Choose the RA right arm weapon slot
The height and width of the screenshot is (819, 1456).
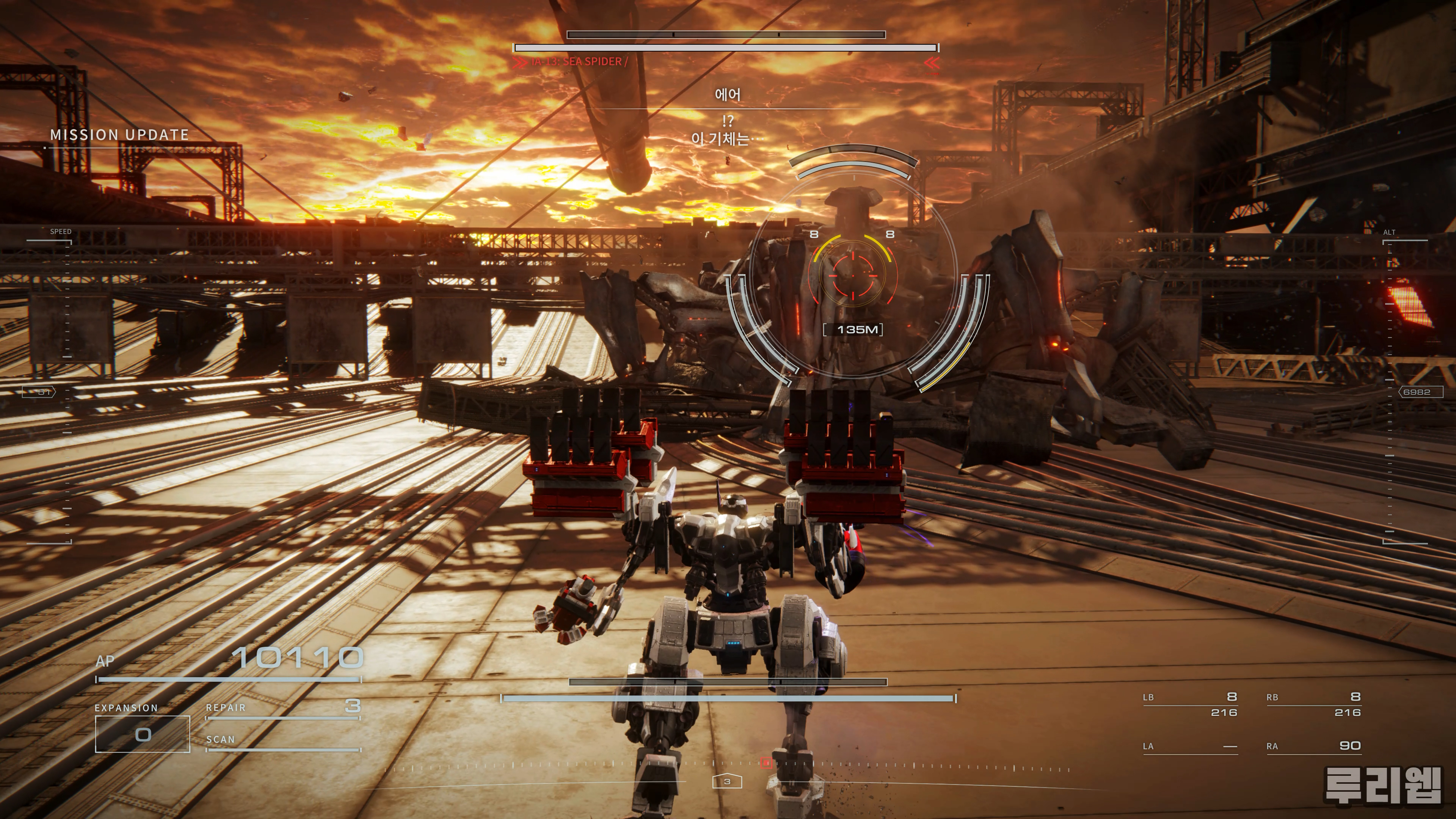click(x=1313, y=746)
